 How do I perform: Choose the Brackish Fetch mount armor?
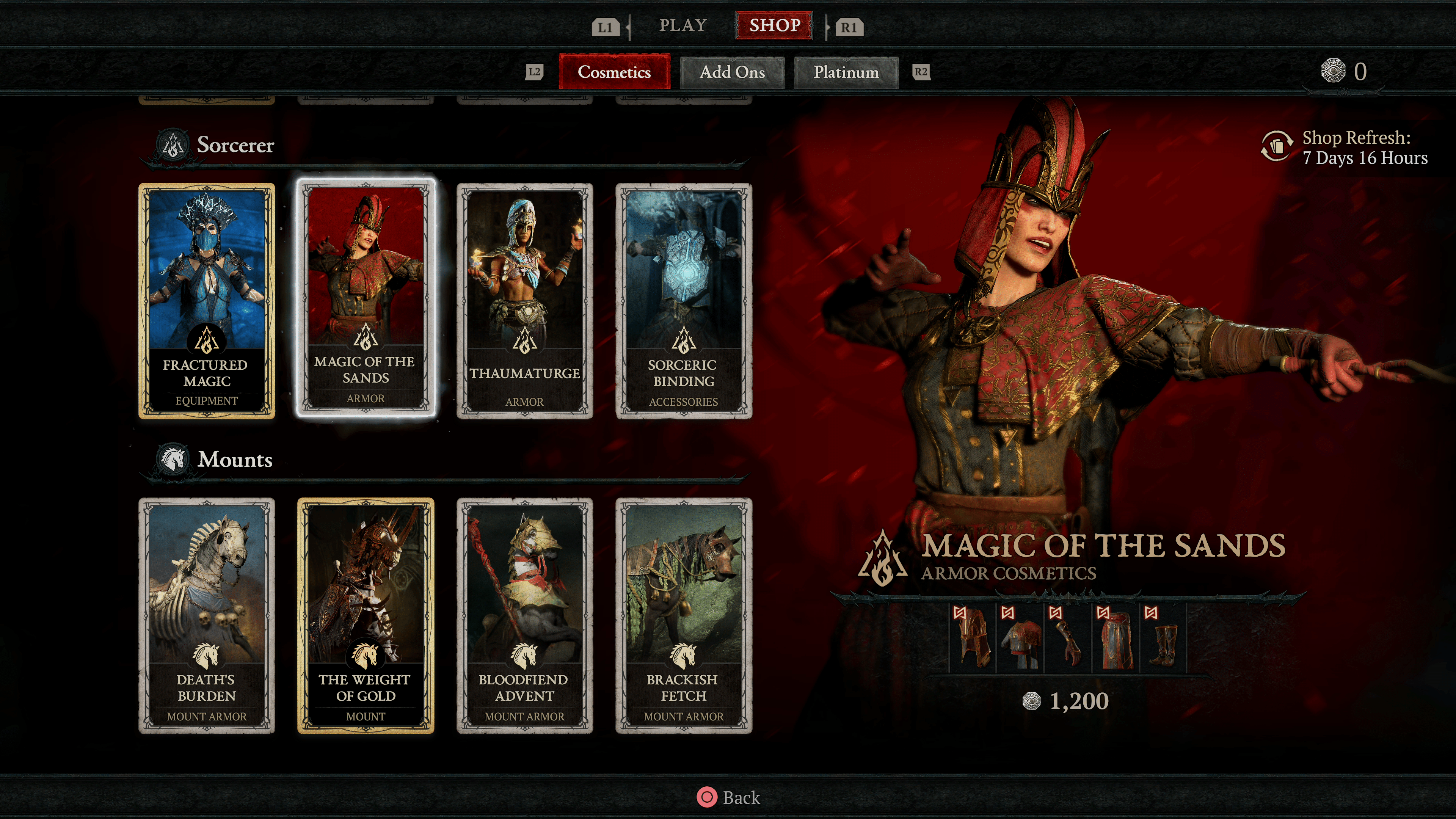(x=683, y=615)
